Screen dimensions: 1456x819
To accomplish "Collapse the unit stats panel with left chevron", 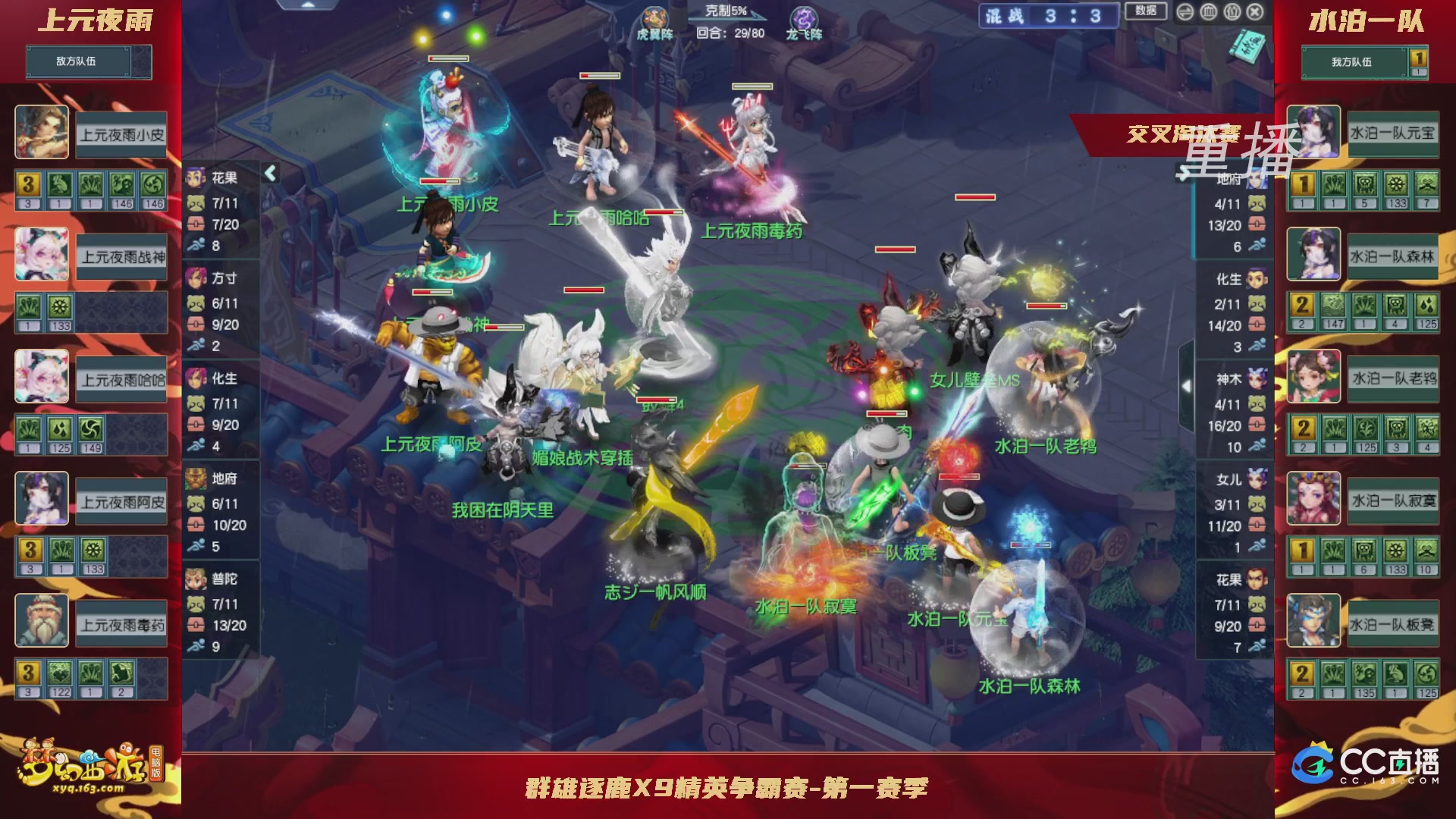I will [269, 173].
